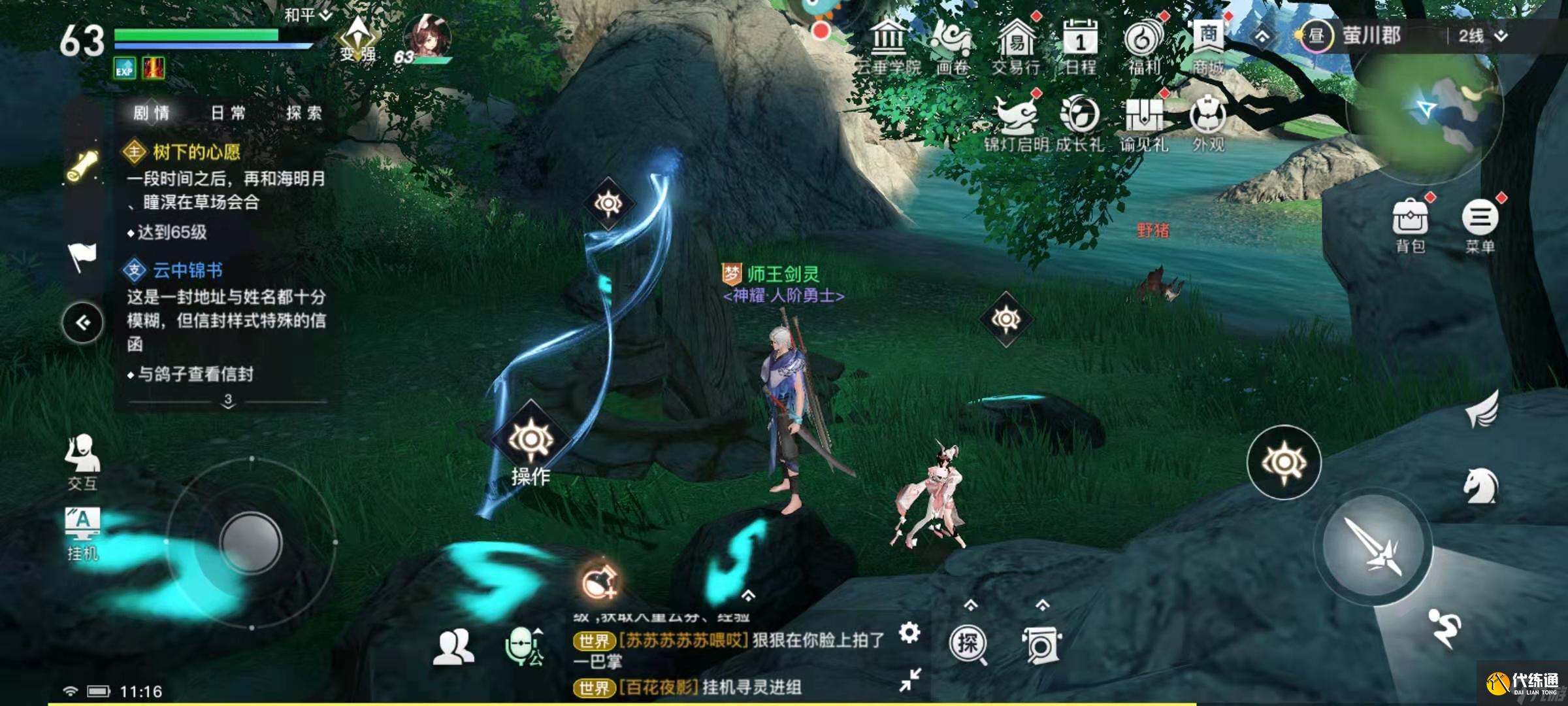Open the 背包 backpack

pyautogui.click(x=1410, y=224)
